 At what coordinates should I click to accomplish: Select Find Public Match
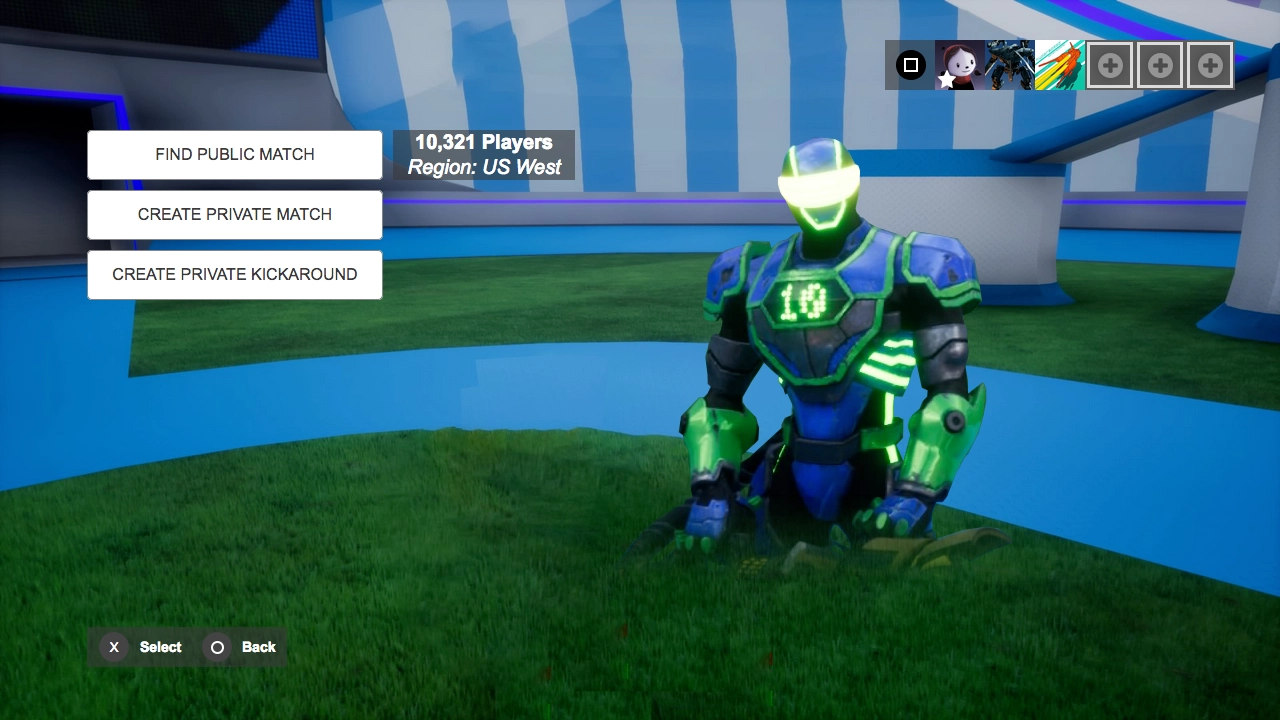coord(235,155)
